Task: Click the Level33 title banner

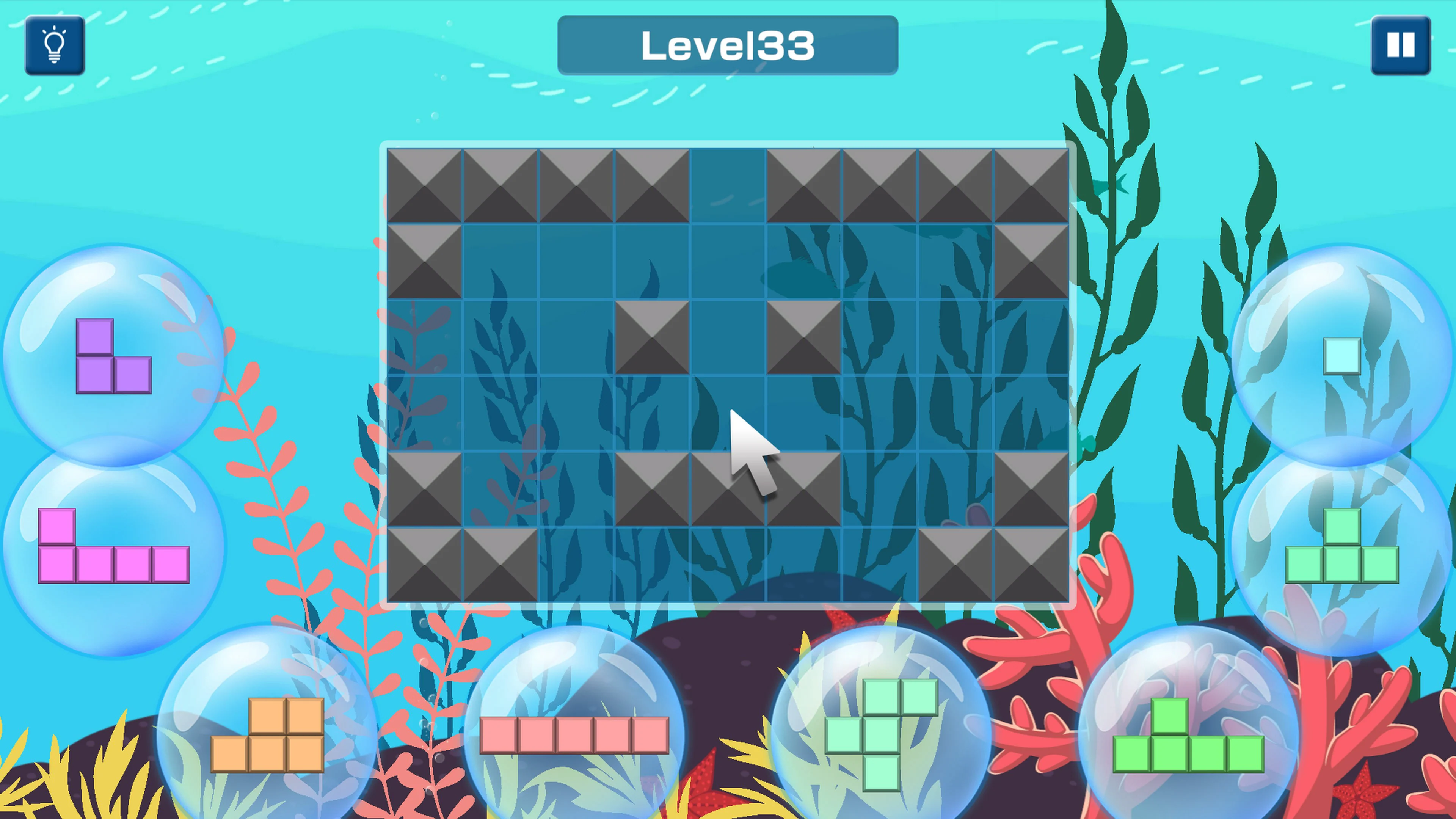Action: click(x=728, y=45)
